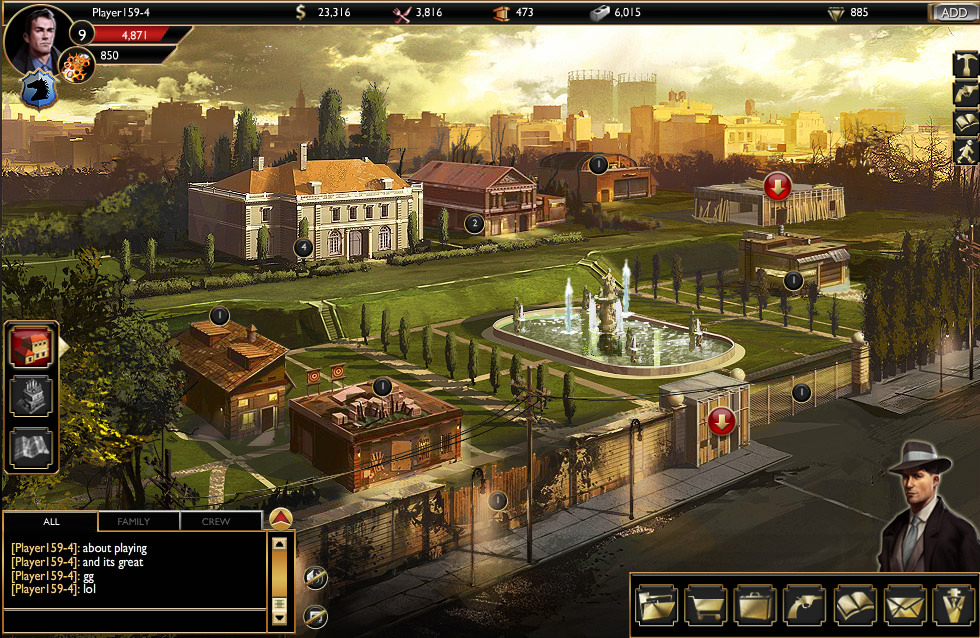Screen dimensions: 980x638
Task: Switch to the CREW chat tab
Action: tap(216, 521)
